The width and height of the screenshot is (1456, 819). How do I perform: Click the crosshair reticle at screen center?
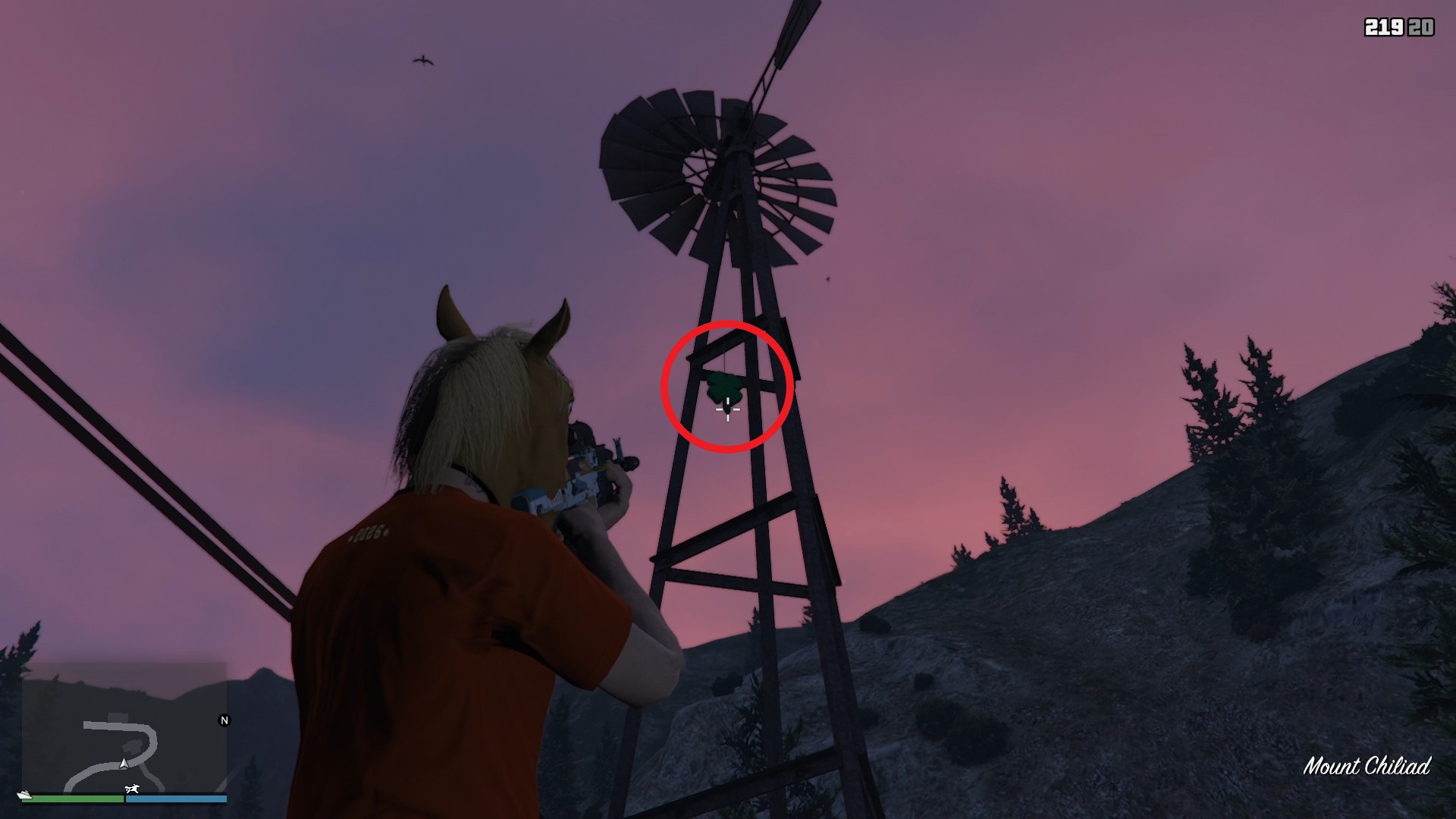[x=727, y=412]
